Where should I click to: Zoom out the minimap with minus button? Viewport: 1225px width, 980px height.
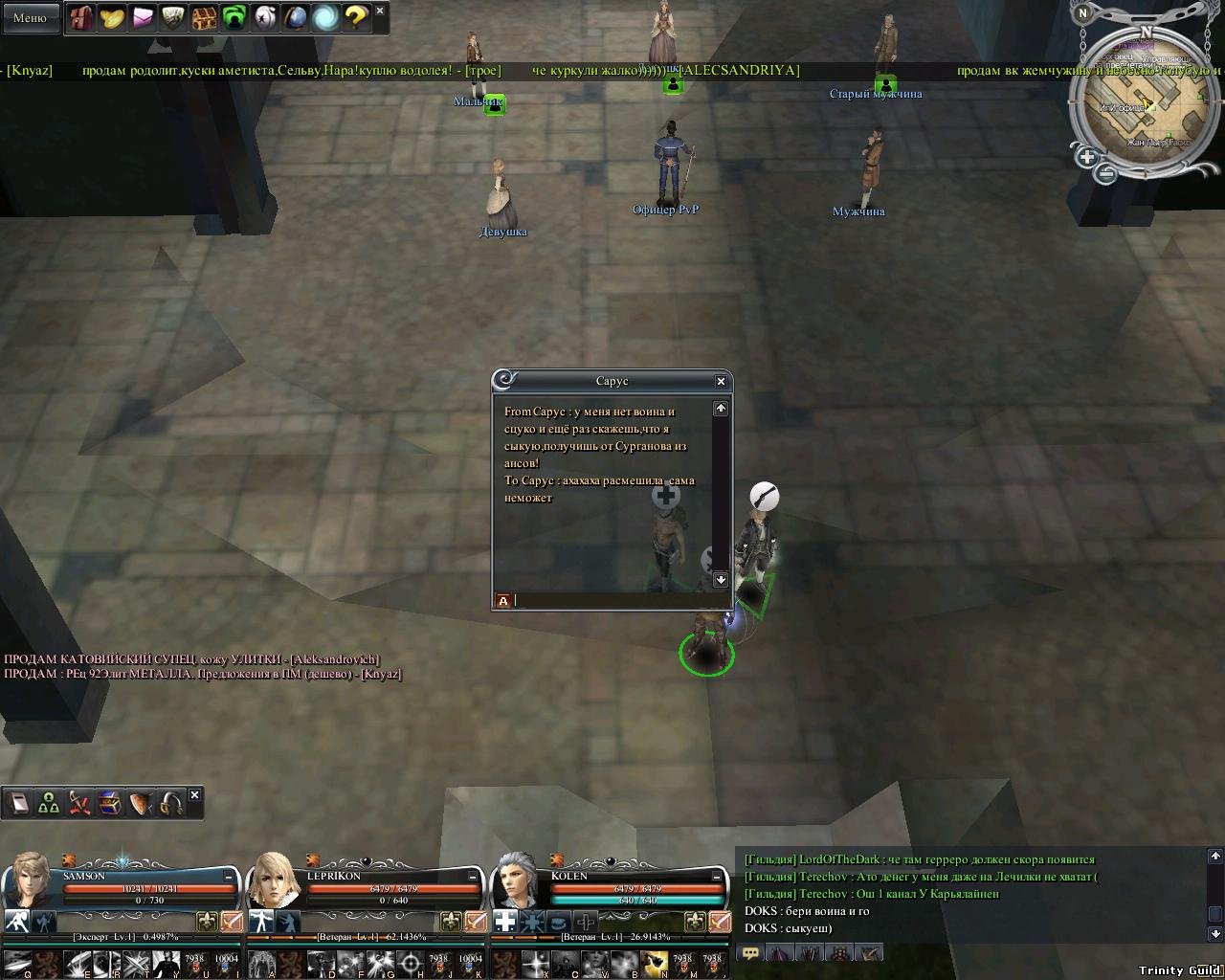tap(1106, 174)
